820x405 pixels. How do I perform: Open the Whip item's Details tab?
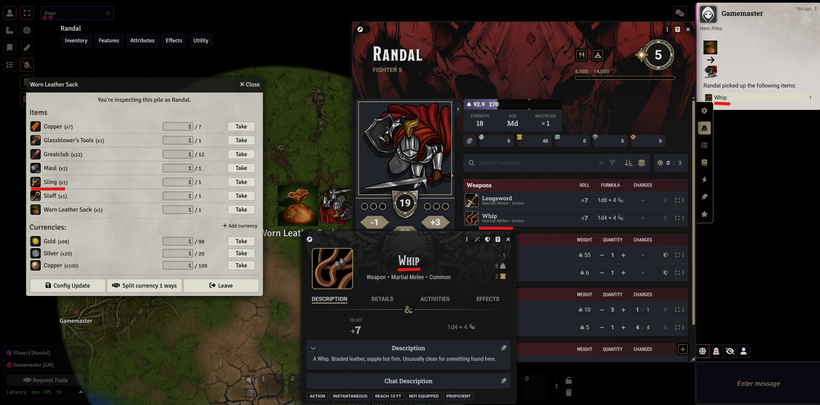(382, 299)
